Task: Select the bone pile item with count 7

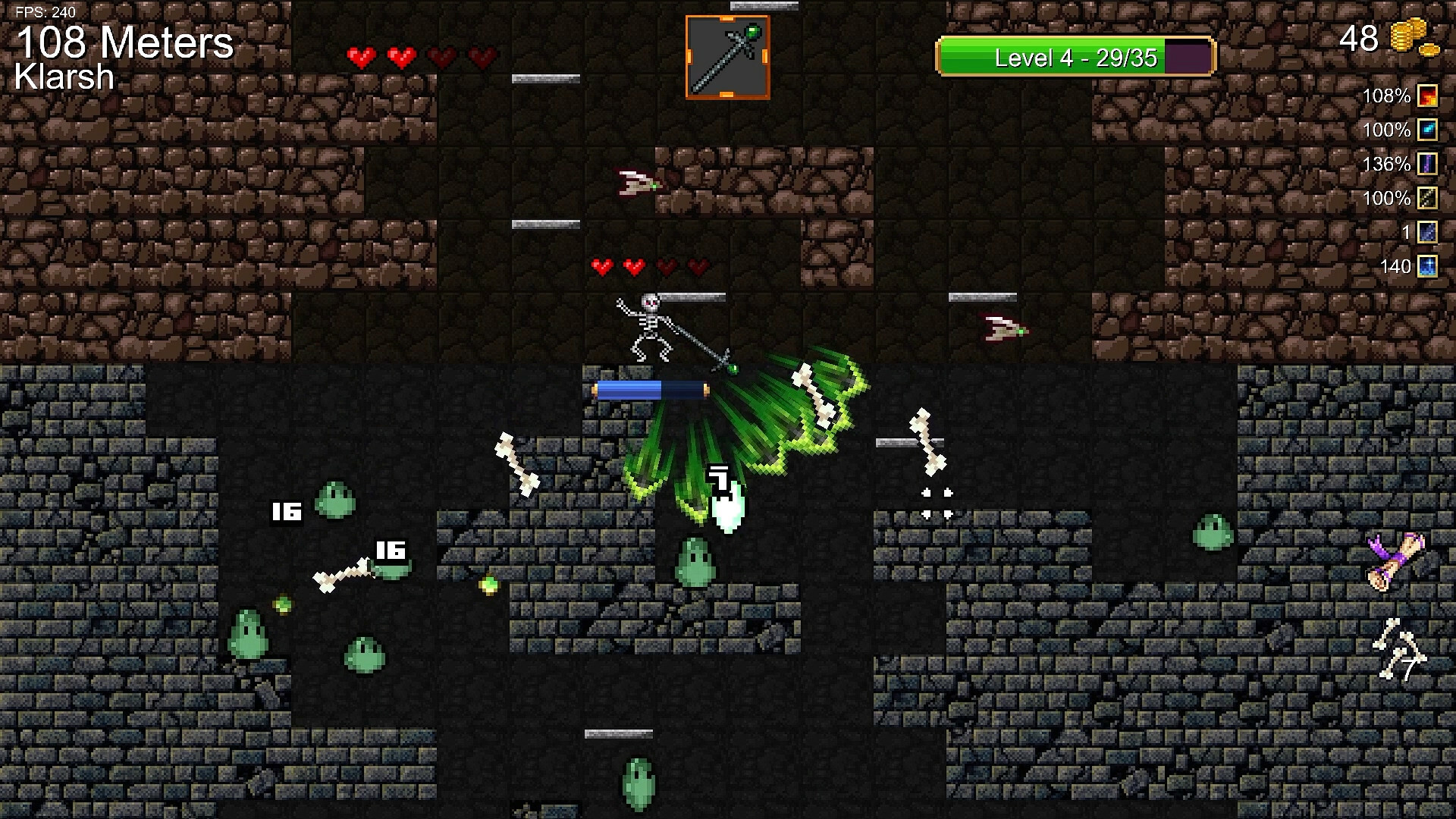Action: [1399, 650]
